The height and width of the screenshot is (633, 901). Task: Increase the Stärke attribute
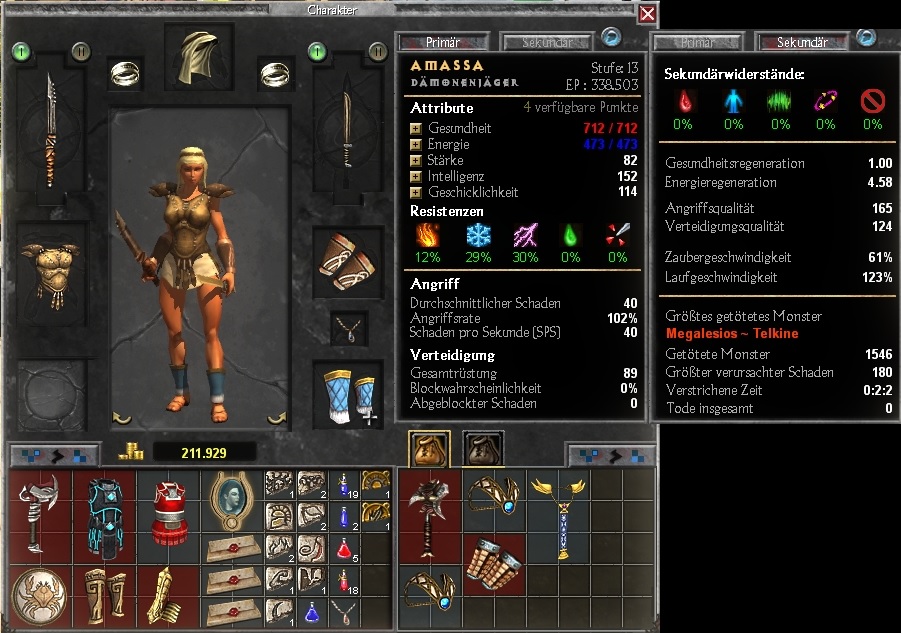pos(415,160)
